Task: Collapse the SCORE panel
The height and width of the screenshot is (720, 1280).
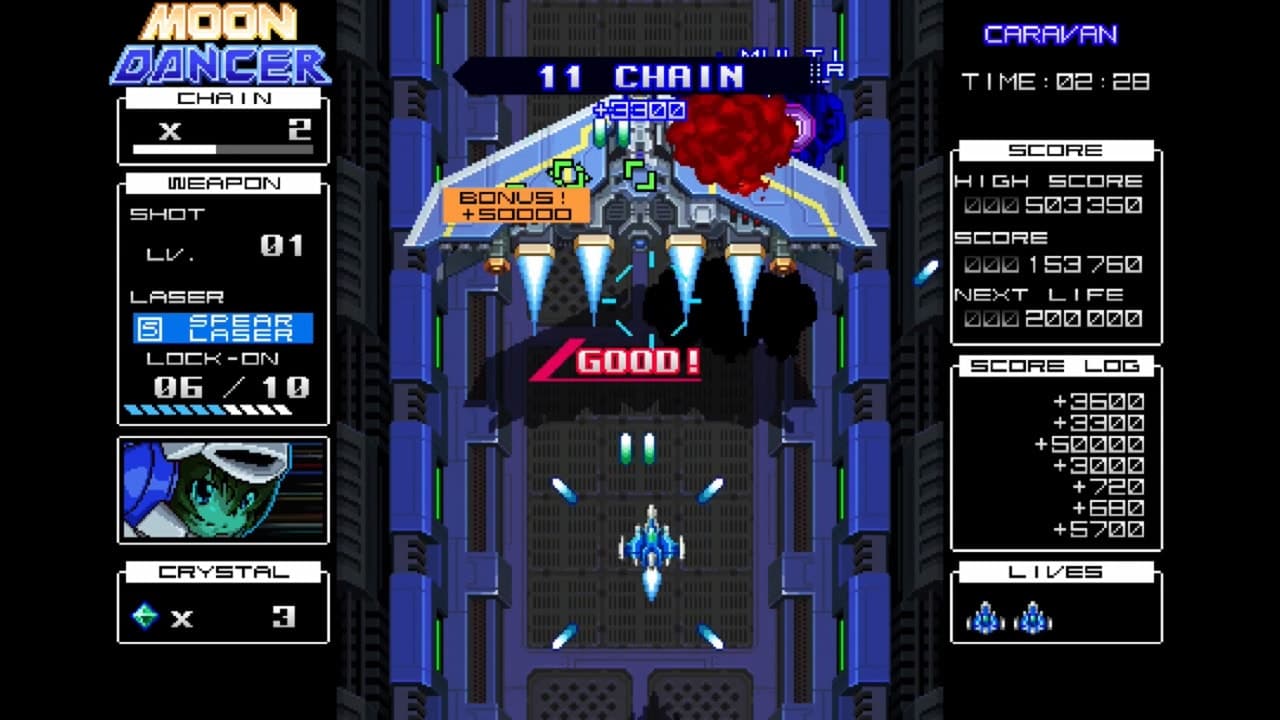Action: click(1055, 149)
